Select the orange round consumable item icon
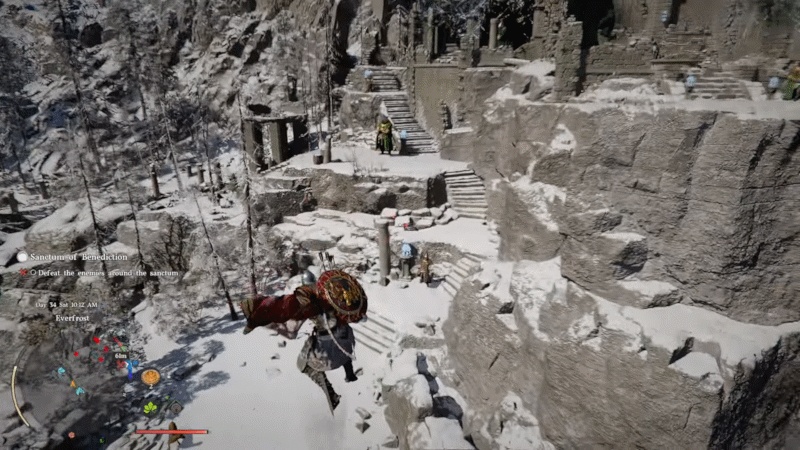The image size is (800, 450). [150, 377]
